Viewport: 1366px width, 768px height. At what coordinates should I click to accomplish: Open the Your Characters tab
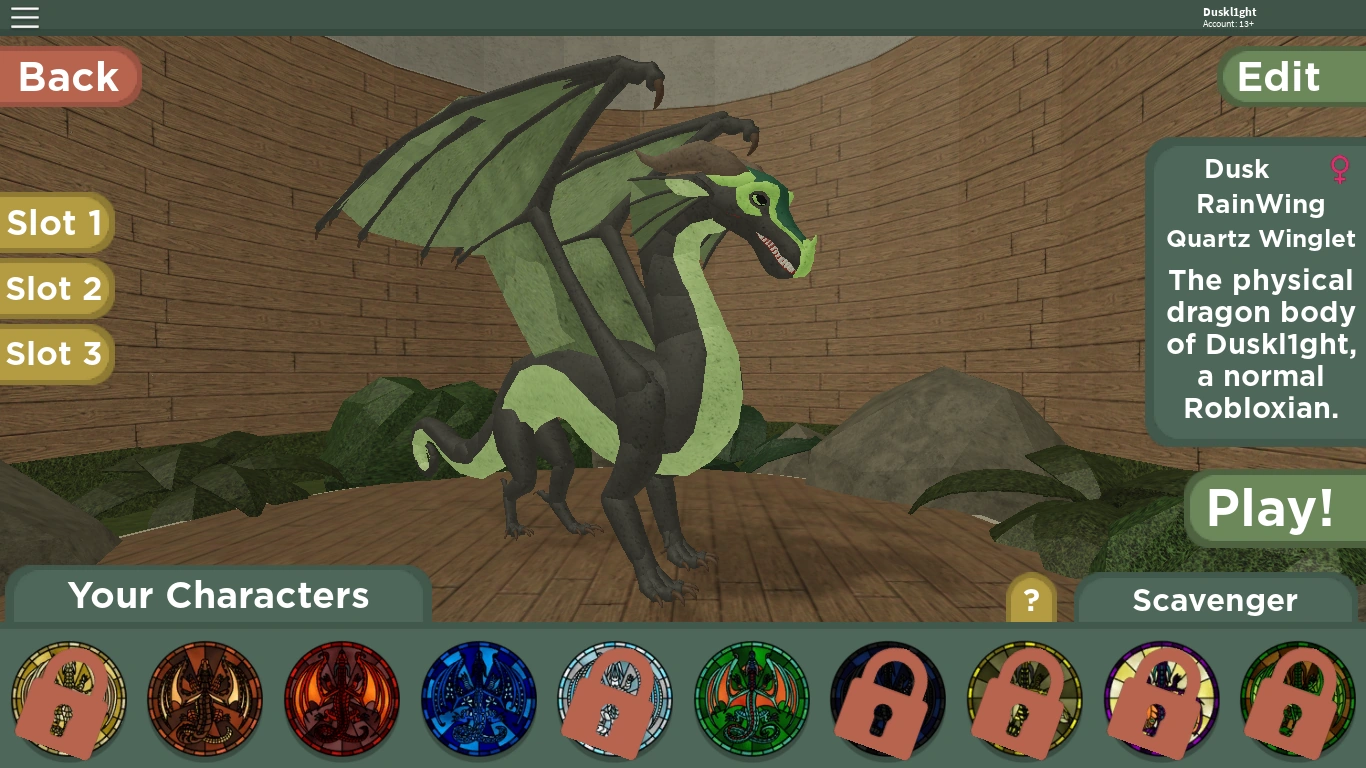219,596
